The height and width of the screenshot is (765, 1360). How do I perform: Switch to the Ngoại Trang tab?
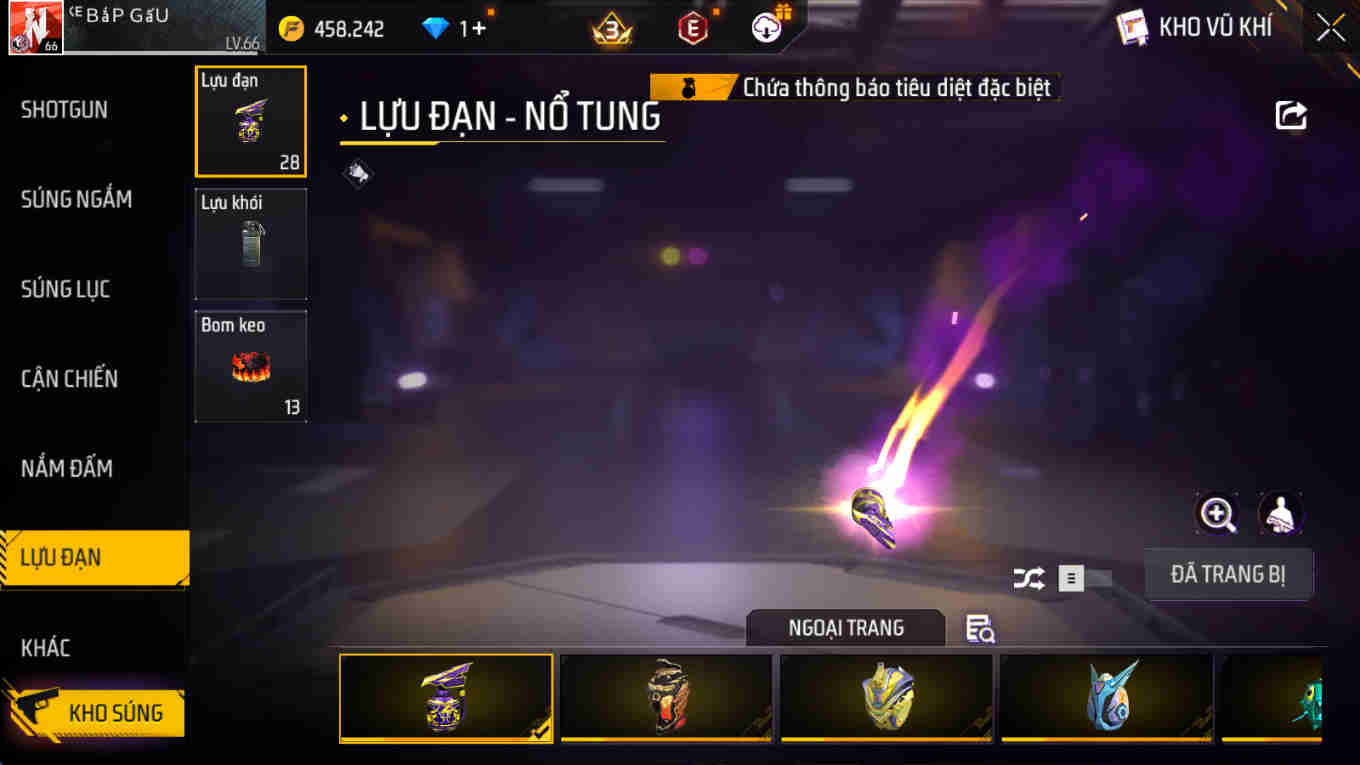click(845, 628)
